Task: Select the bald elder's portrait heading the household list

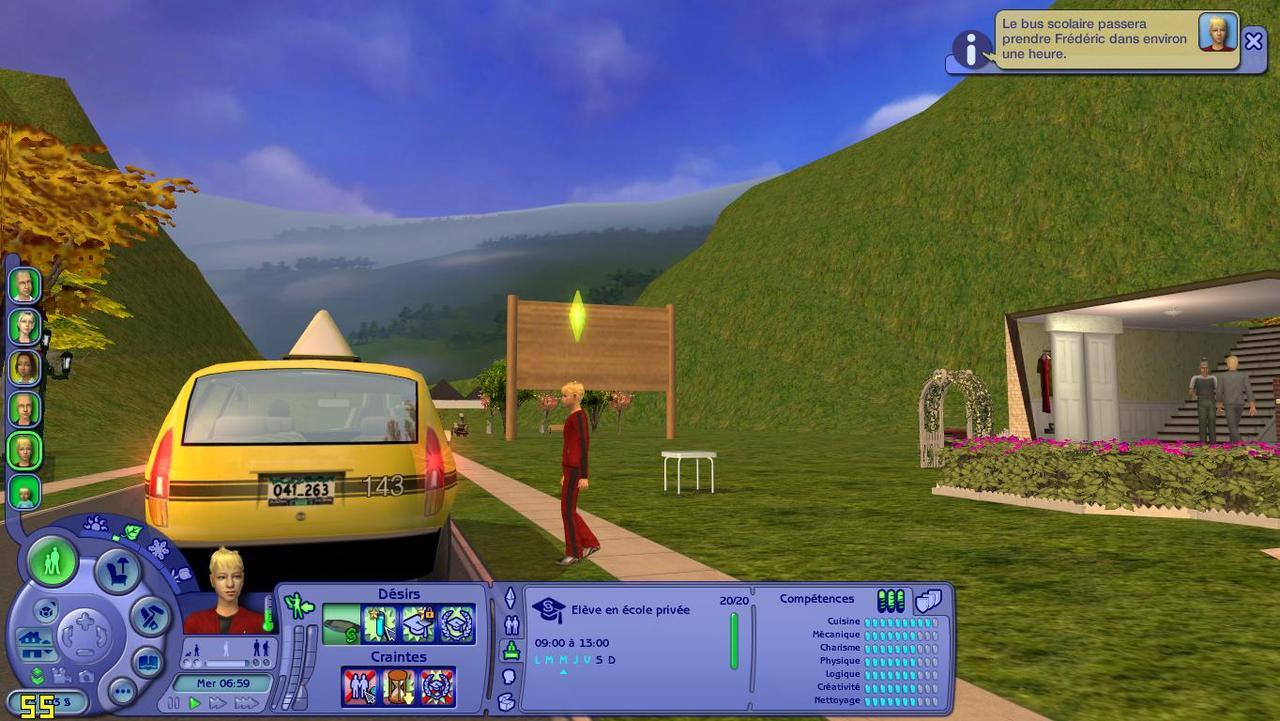Action: (24, 285)
